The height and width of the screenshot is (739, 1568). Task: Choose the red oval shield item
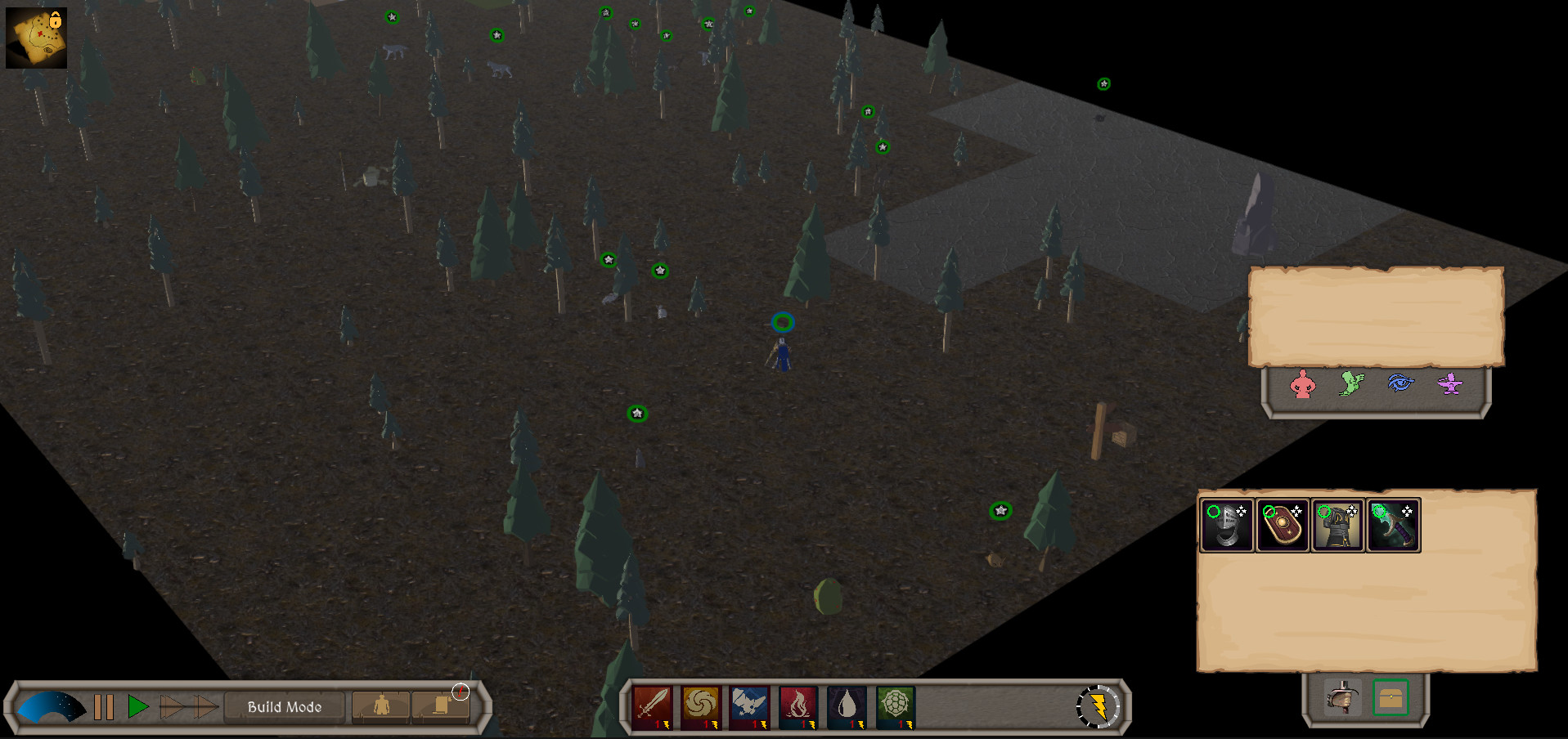pos(1282,525)
